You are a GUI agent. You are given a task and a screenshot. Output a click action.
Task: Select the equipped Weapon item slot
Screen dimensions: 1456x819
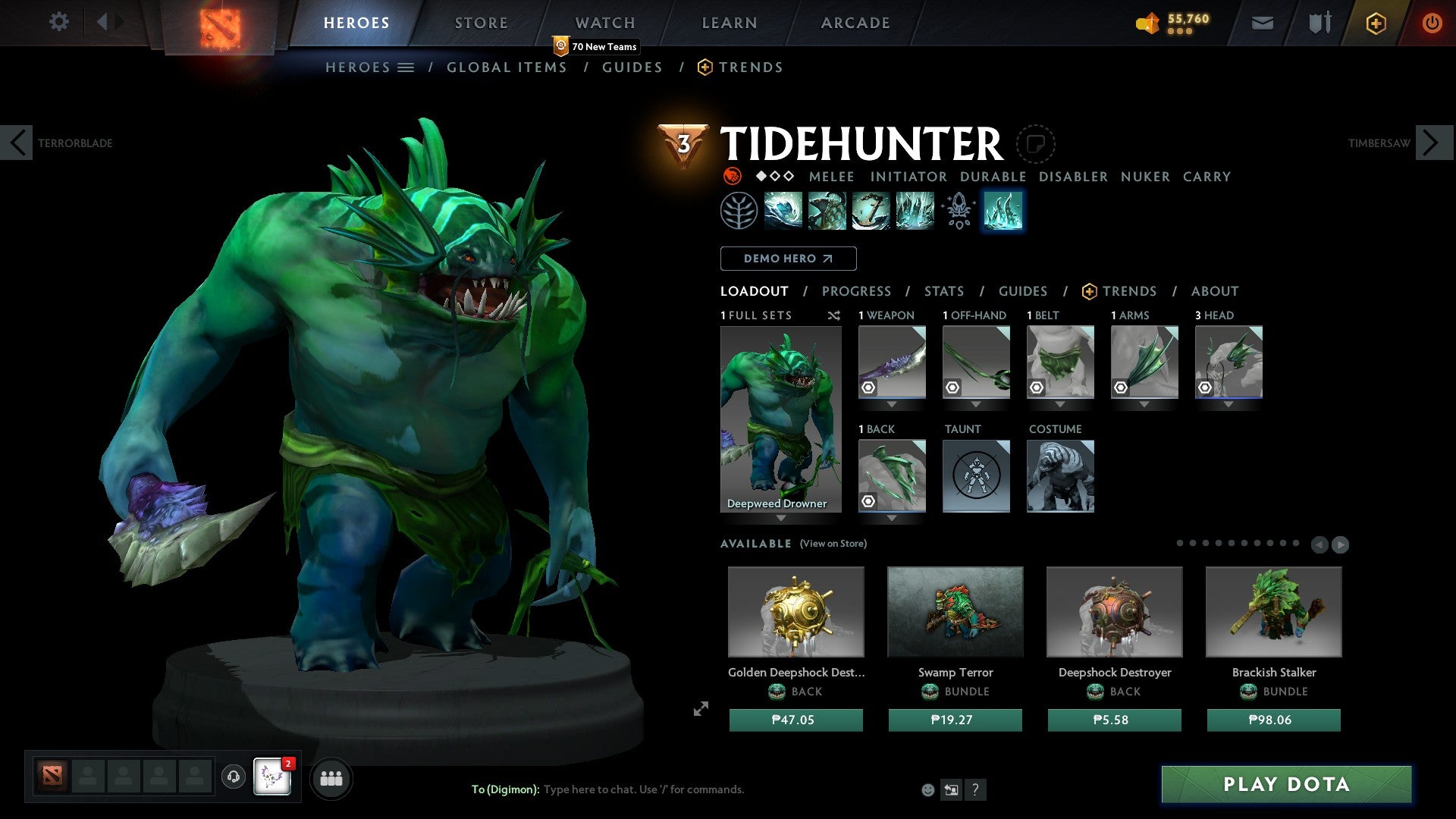(x=891, y=362)
